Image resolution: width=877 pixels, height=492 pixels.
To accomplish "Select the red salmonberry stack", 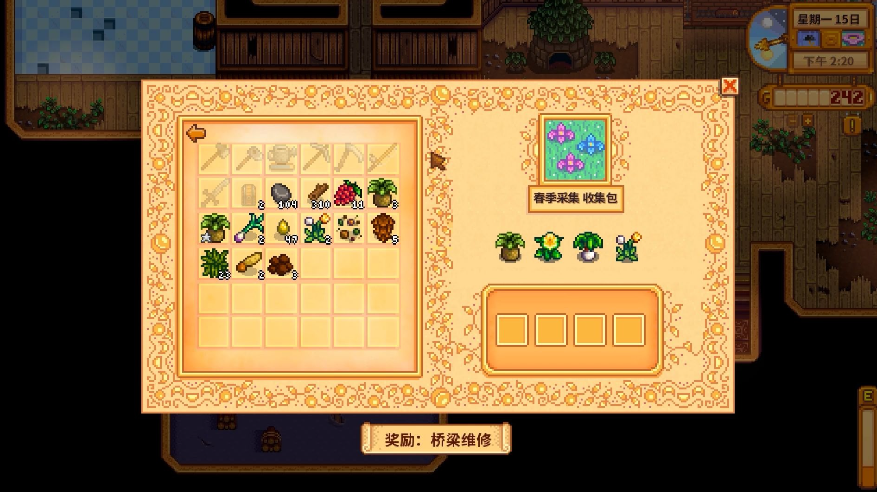I will pyautogui.click(x=349, y=193).
